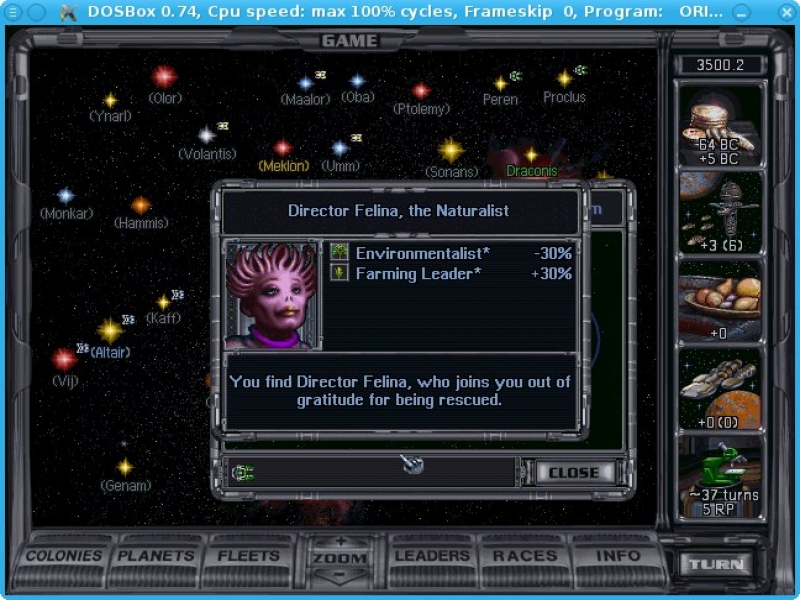
Task: Select the fleet command points panel
Action: pos(721,212)
